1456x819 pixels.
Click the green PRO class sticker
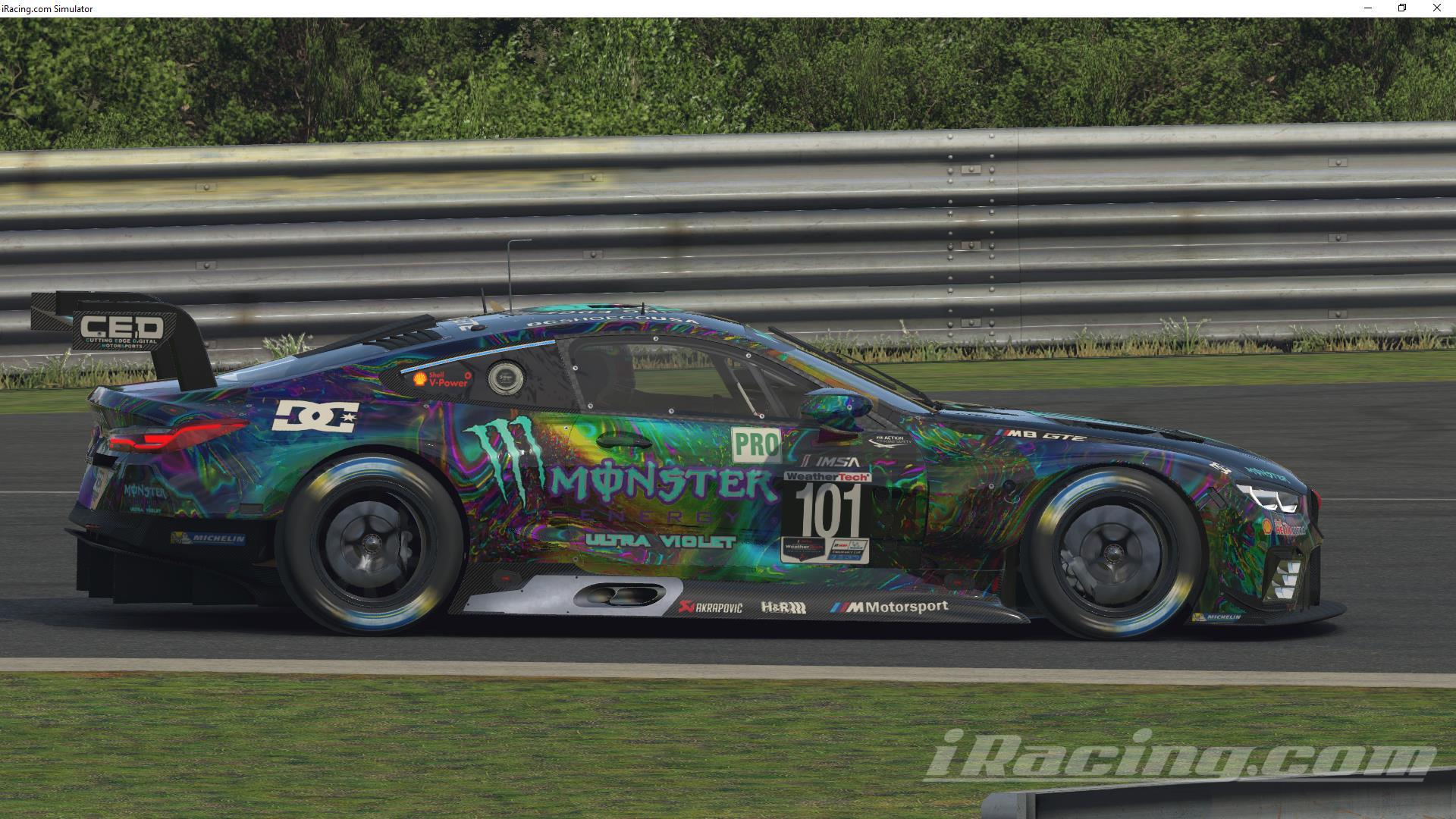(755, 444)
